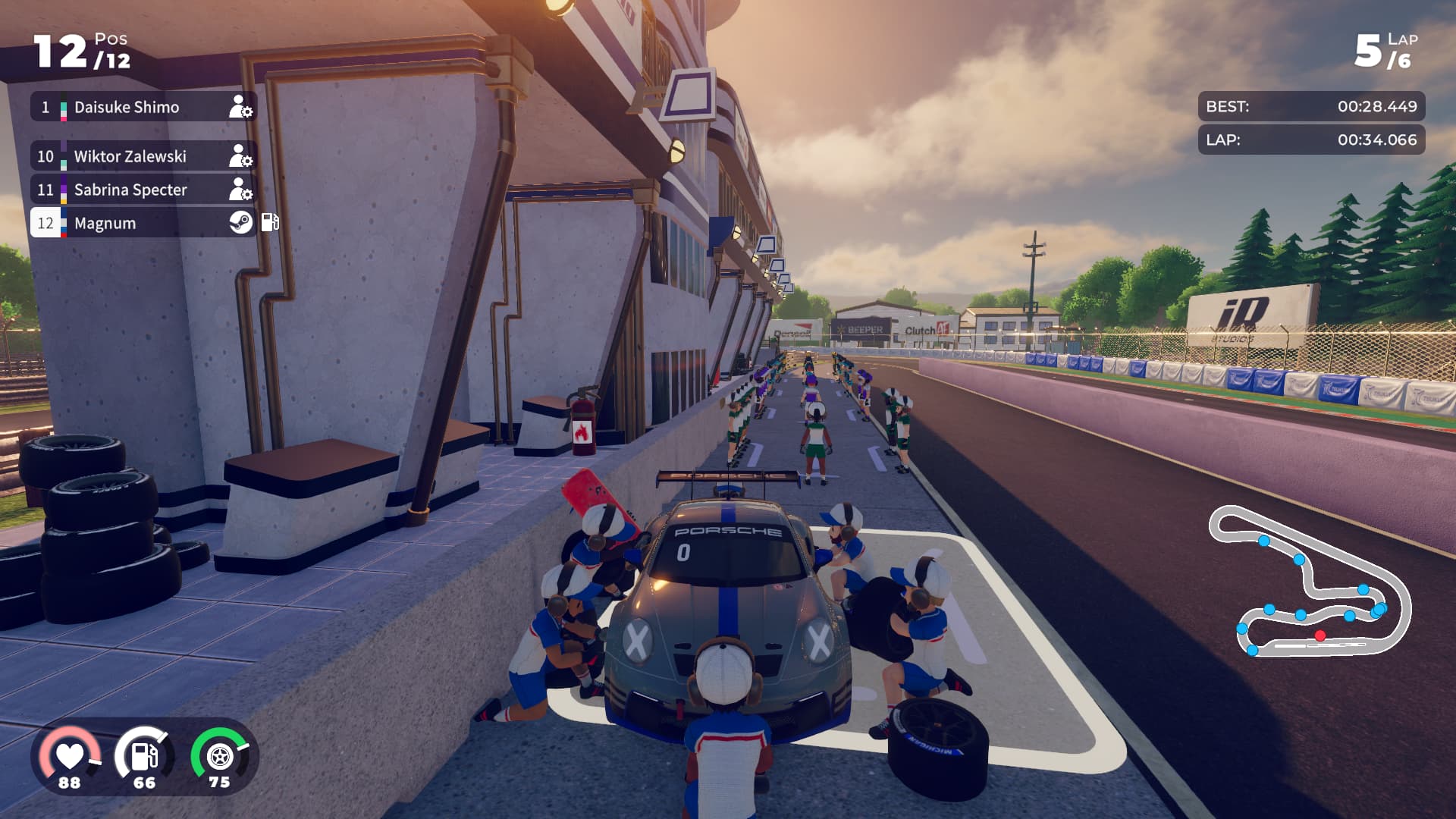Click the track minimap
Screen dimensions: 1456x819
pyautogui.click(x=1309, y=582)
